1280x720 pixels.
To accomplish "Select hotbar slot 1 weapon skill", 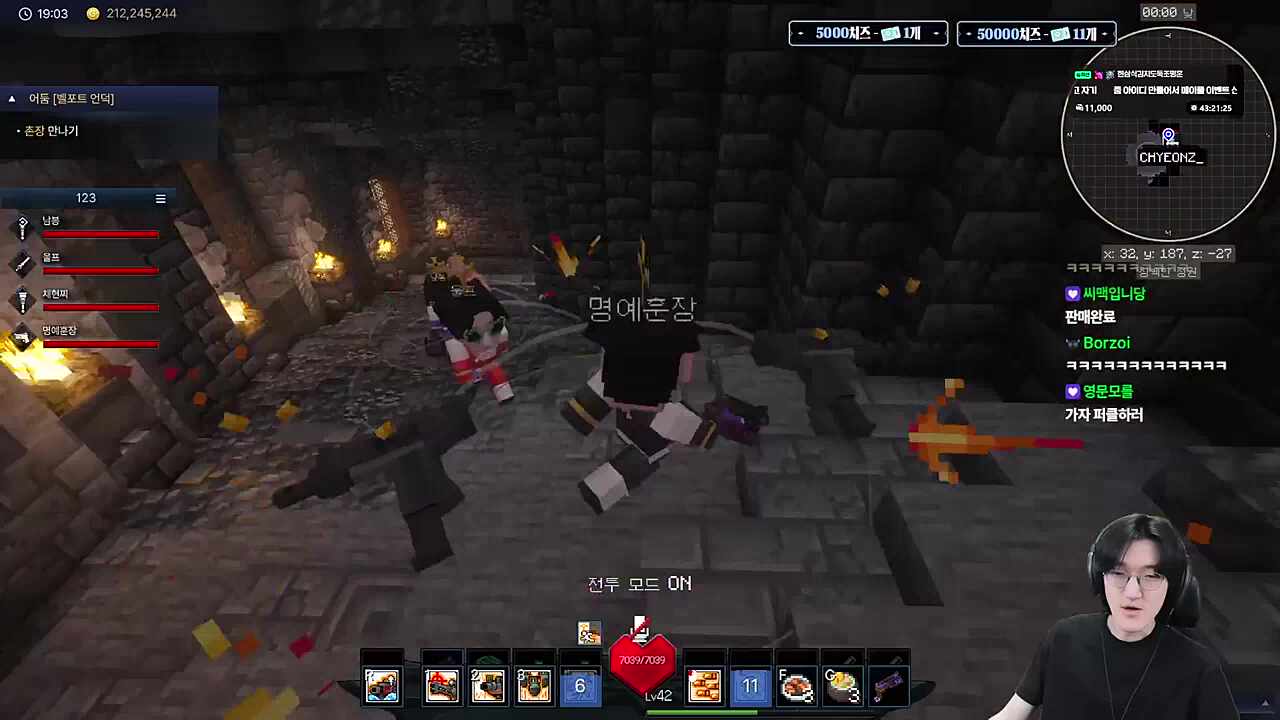I will (x=441, y=685).
